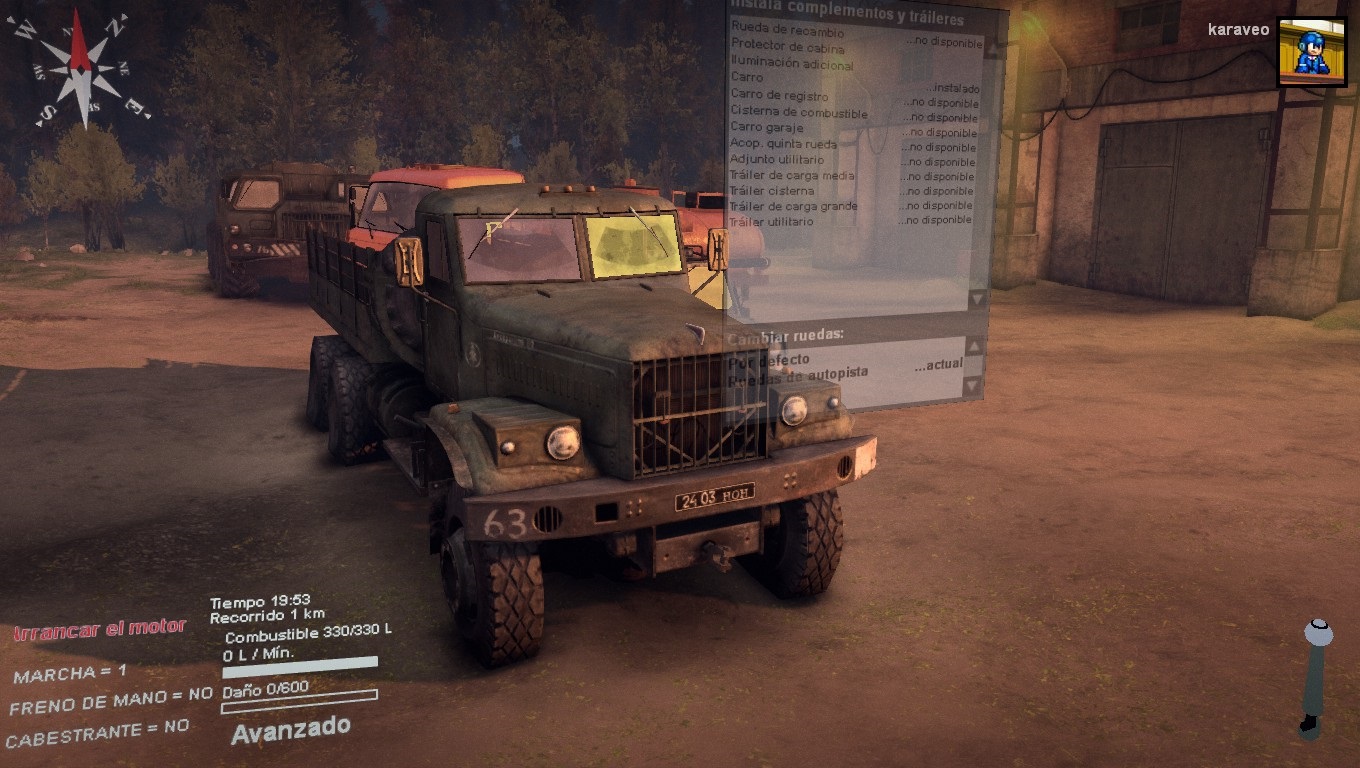Choose Por defecto wheels
Screen dimensions: 1360x768
pos(770,359)
